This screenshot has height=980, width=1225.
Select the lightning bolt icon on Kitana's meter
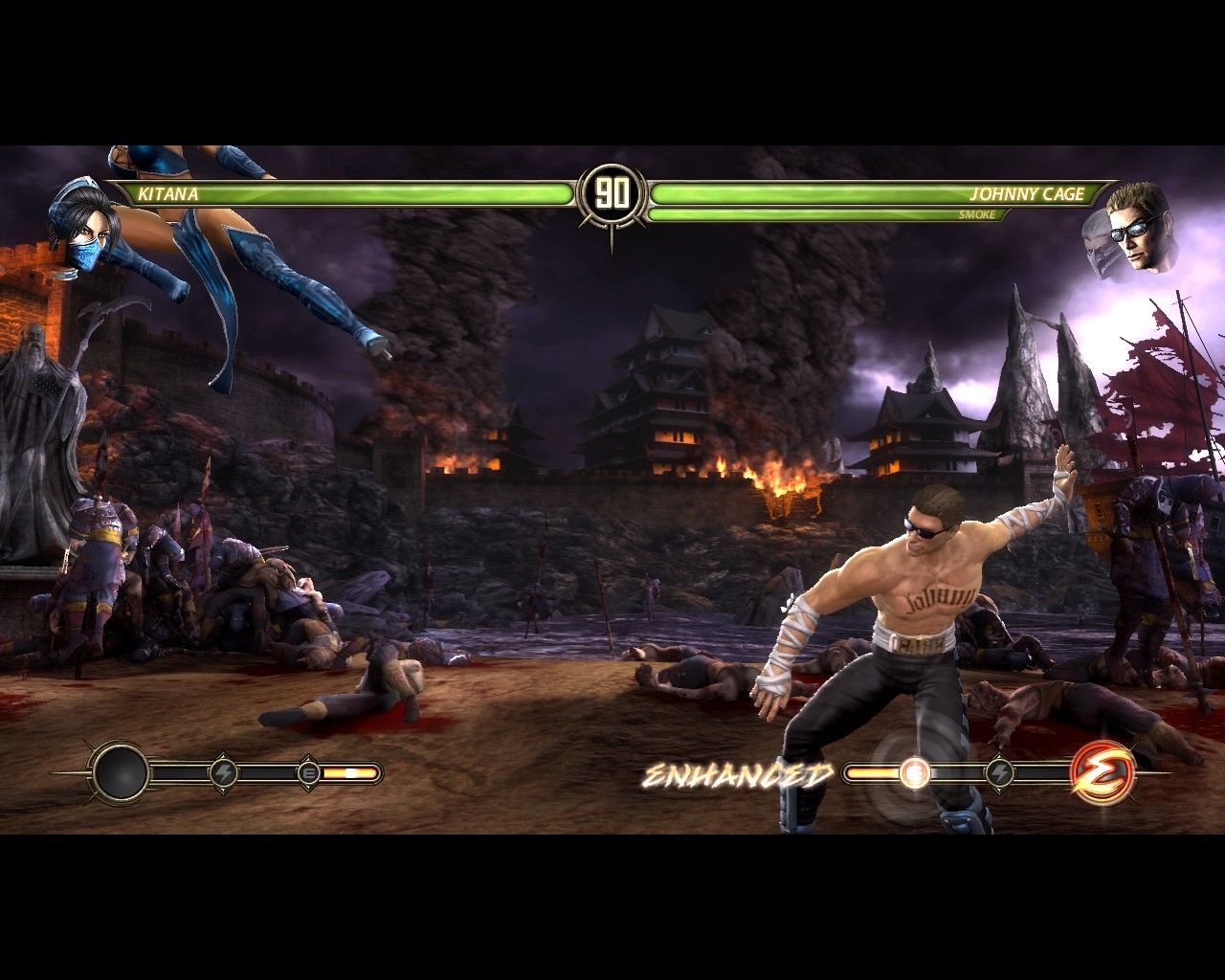tap(224, 771)
